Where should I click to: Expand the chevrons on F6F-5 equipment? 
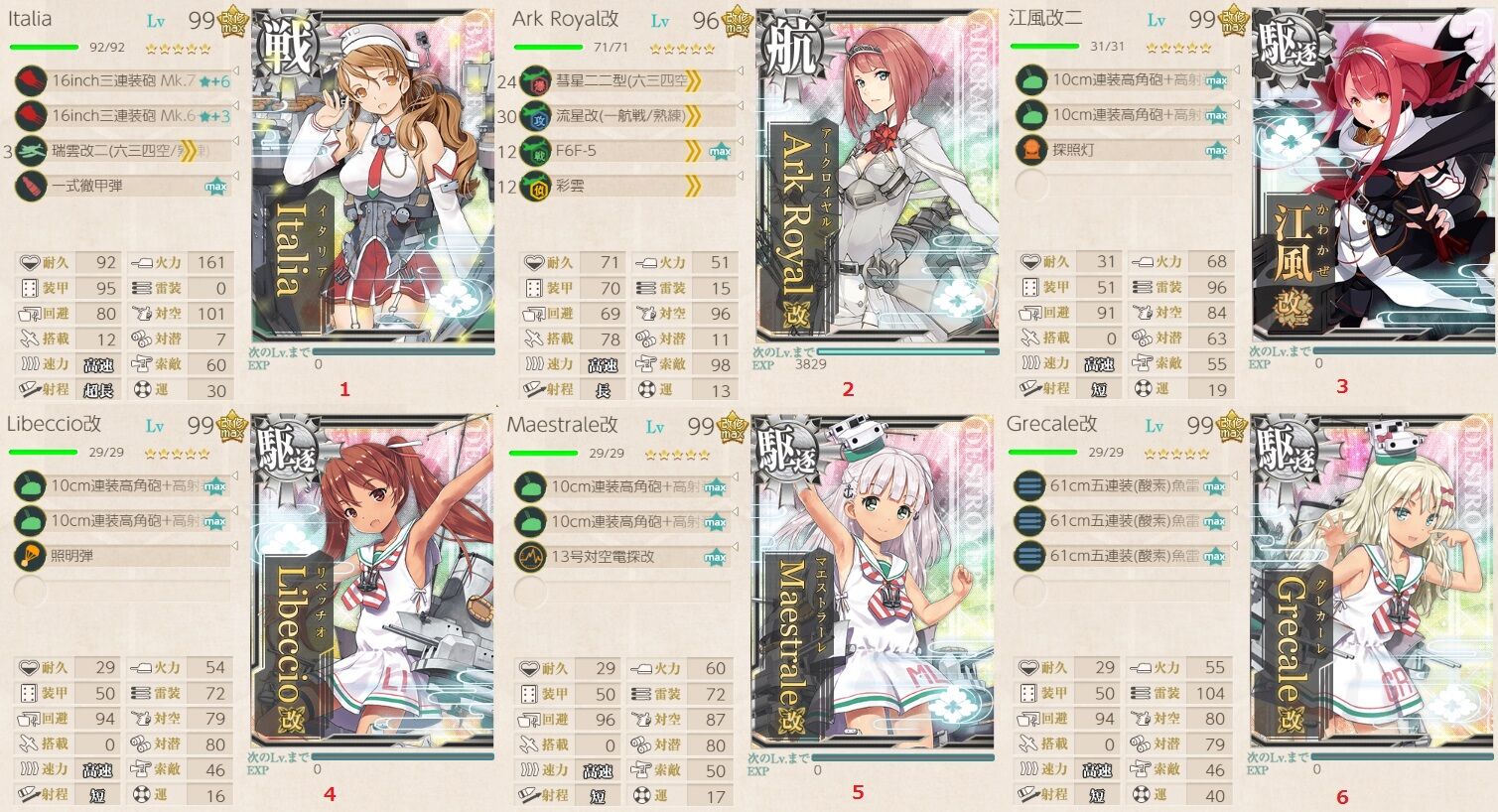[x=694, y=153]
